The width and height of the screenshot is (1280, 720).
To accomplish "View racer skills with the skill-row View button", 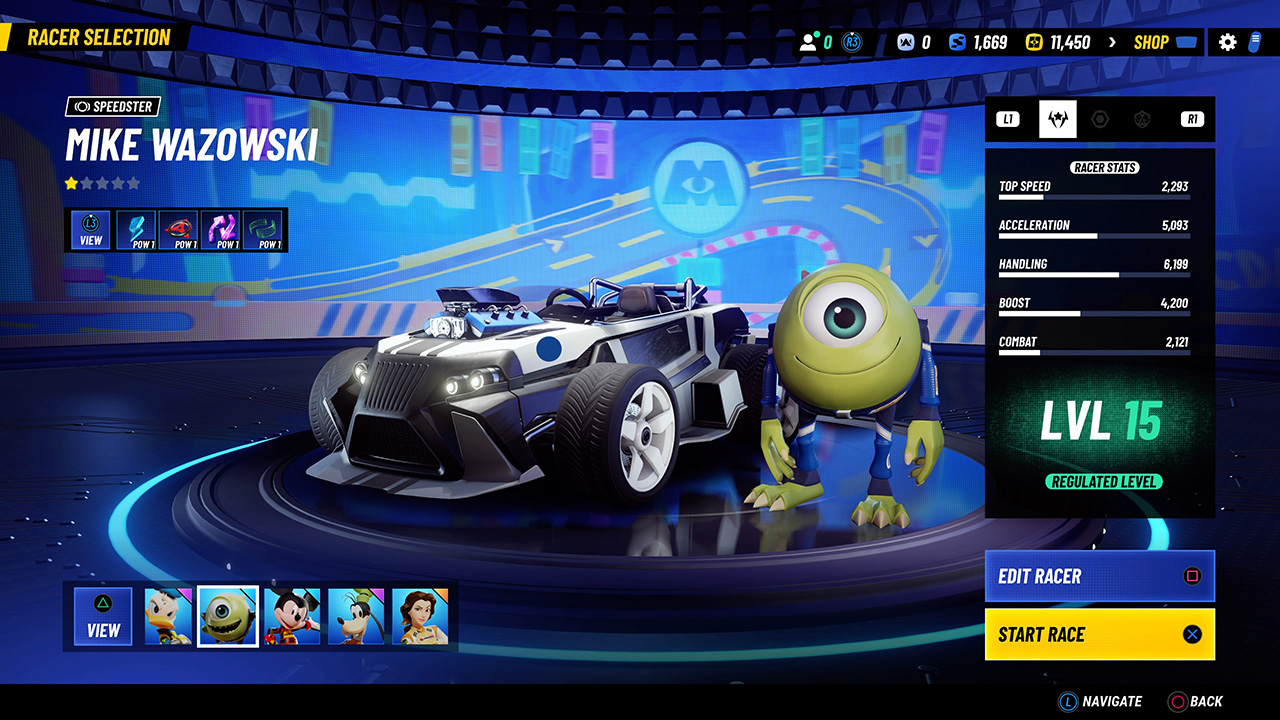I will 91,229.
